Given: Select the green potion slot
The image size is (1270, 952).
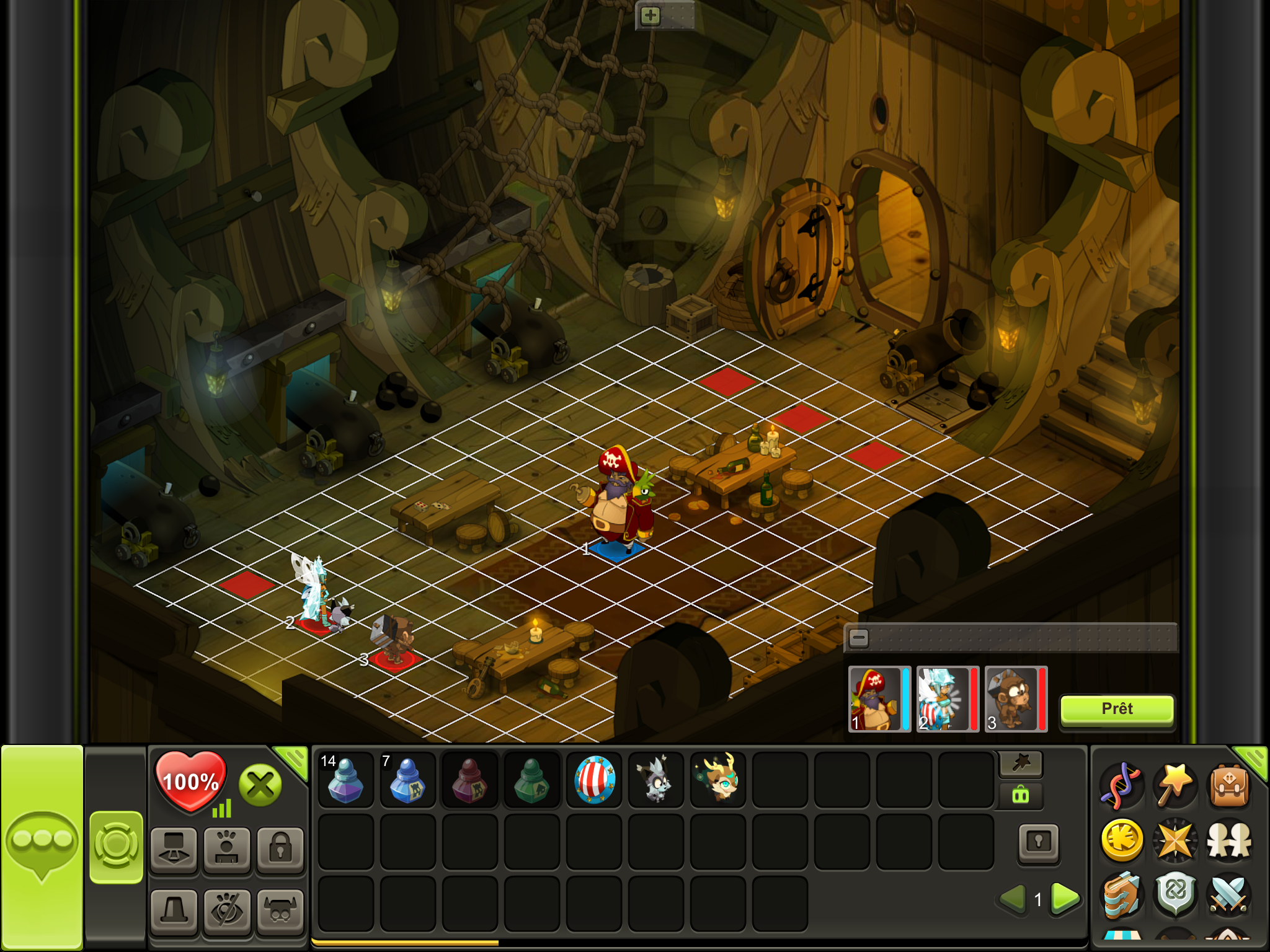Looking at the screenshot, I should (531, 780).
